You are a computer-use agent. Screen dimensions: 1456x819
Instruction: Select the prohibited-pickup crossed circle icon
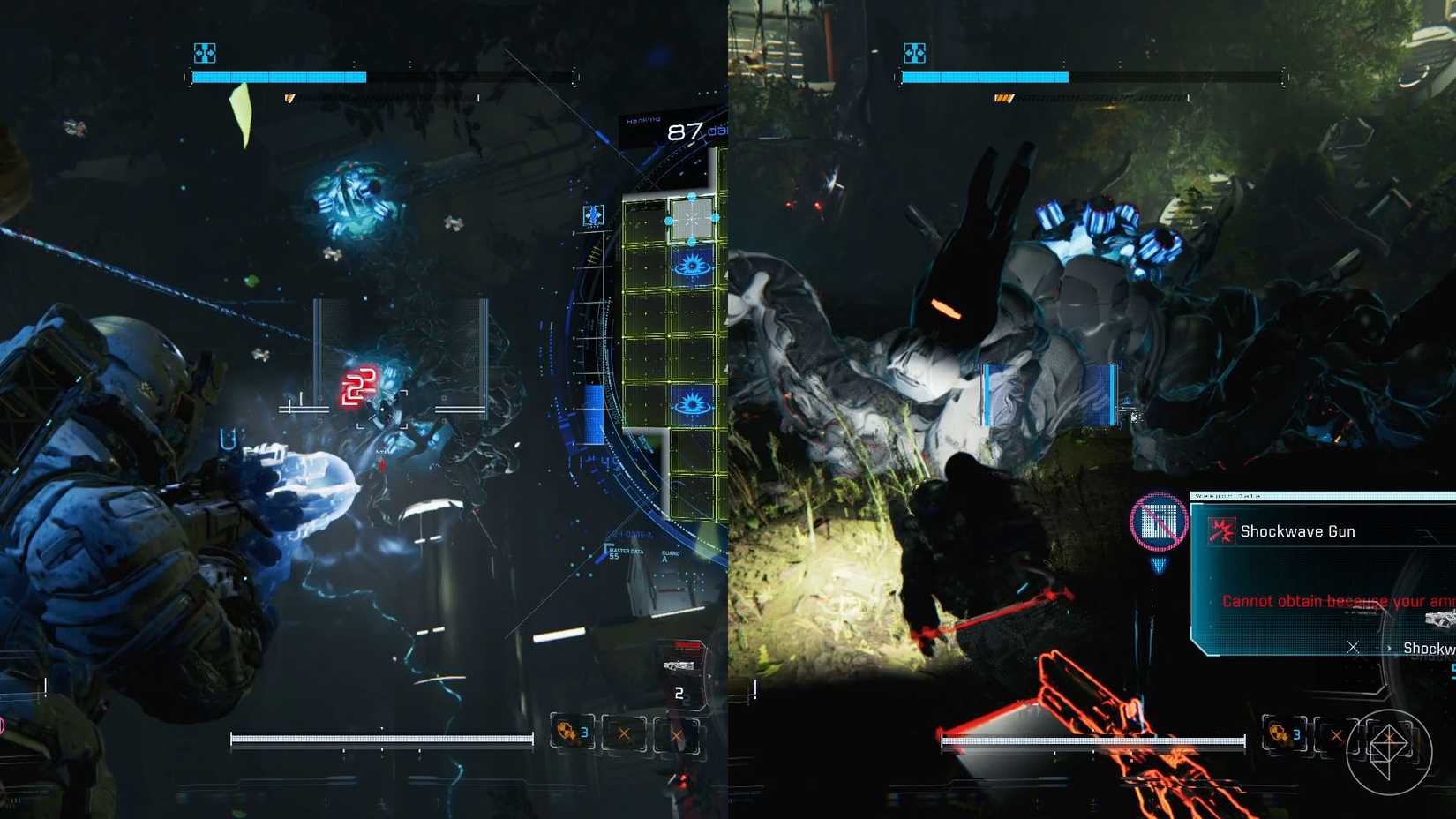pos(1158,522)
